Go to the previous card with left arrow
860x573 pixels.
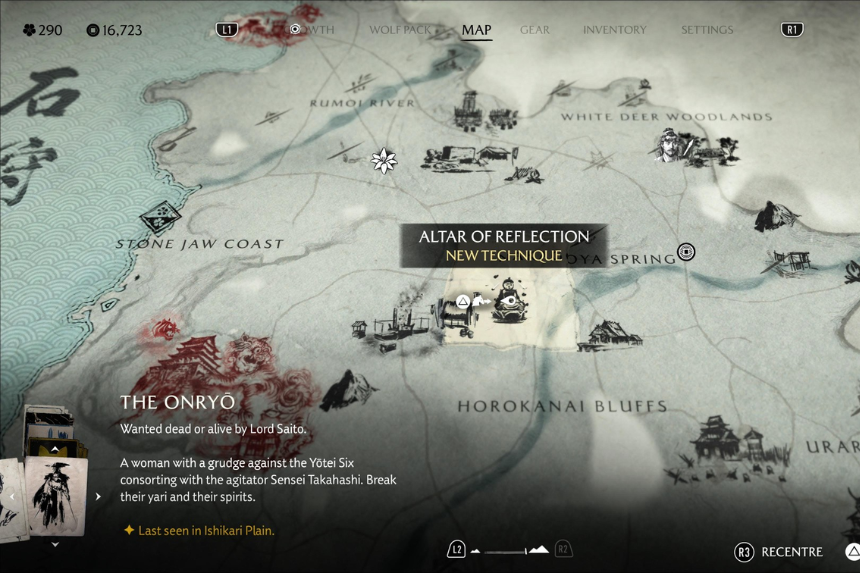(x=12, y=496)
